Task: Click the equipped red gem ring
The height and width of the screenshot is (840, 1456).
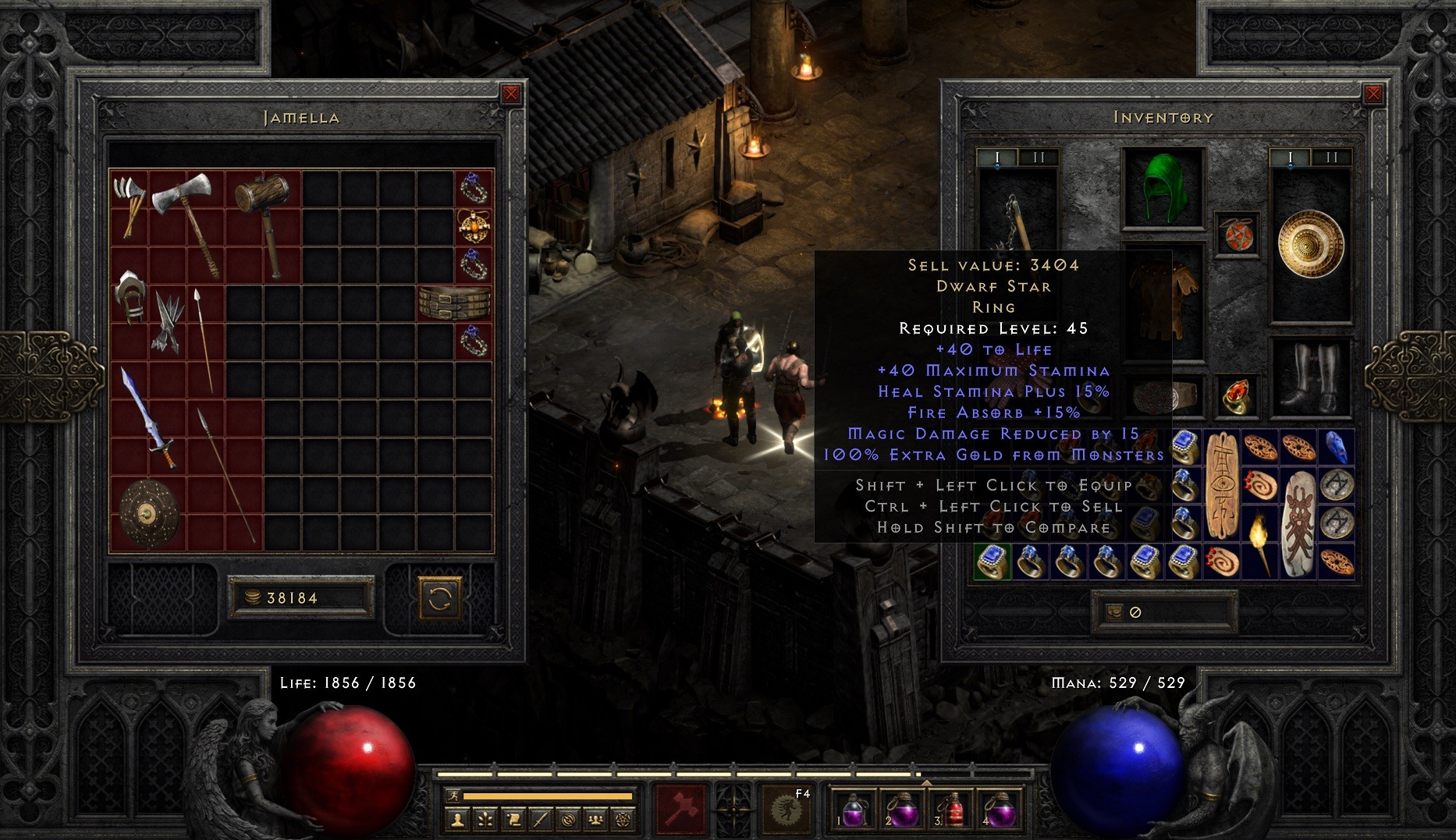Action: pyautogui.click(x=1237, y=395)
